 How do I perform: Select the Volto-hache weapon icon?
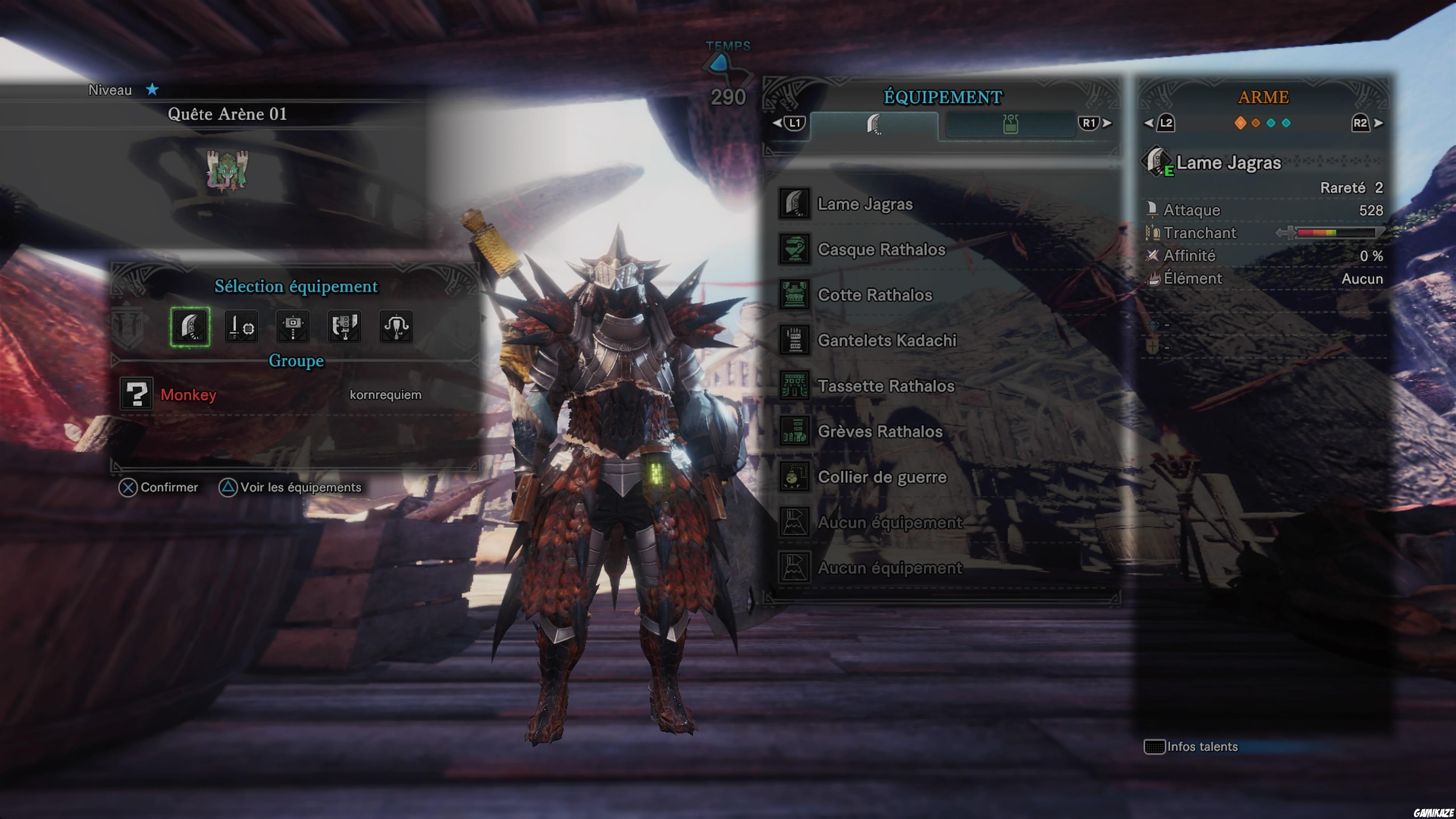[344, 327]
